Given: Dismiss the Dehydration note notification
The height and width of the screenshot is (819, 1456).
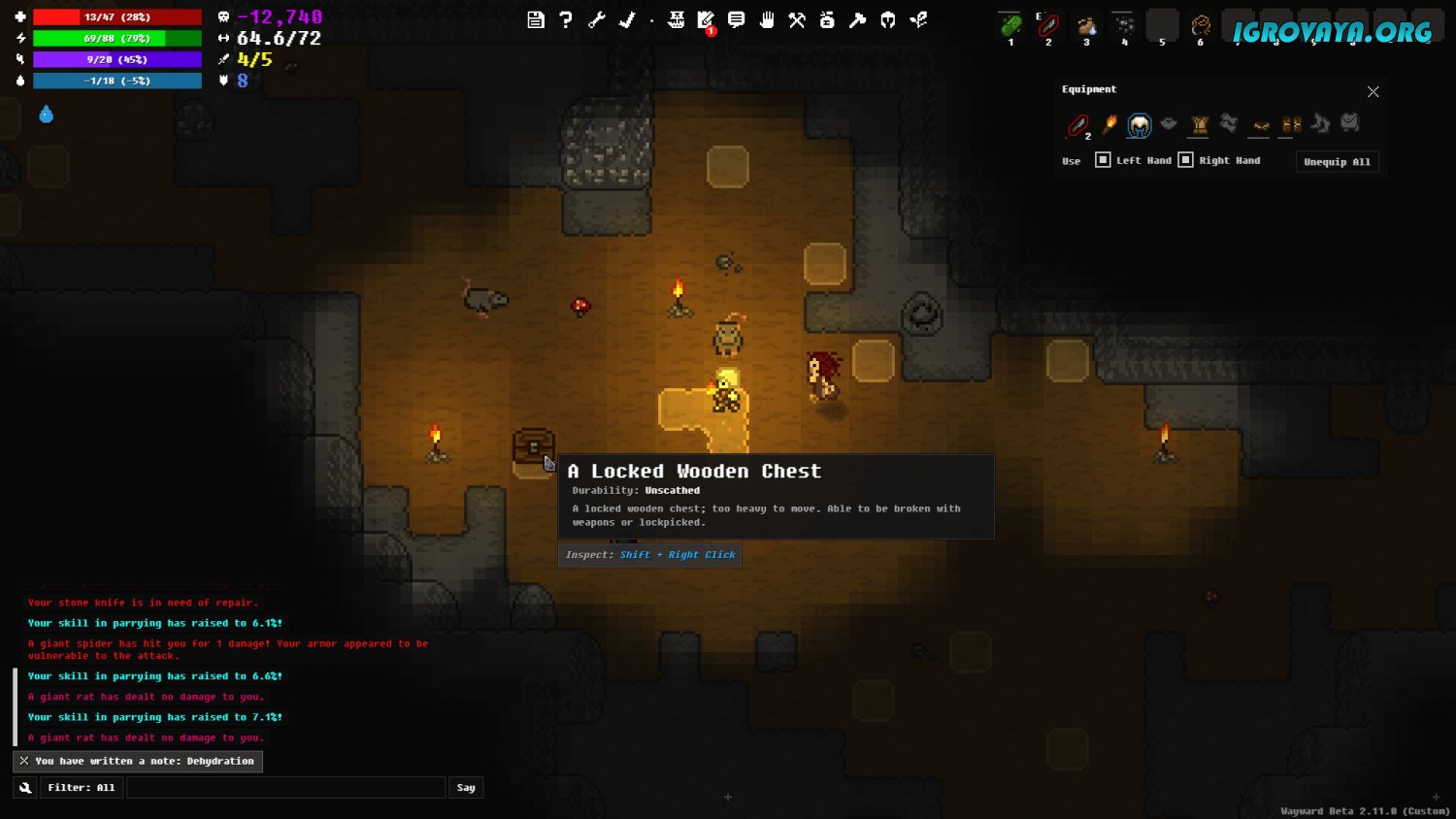Looking at the screenshot, I should [24, 761].
